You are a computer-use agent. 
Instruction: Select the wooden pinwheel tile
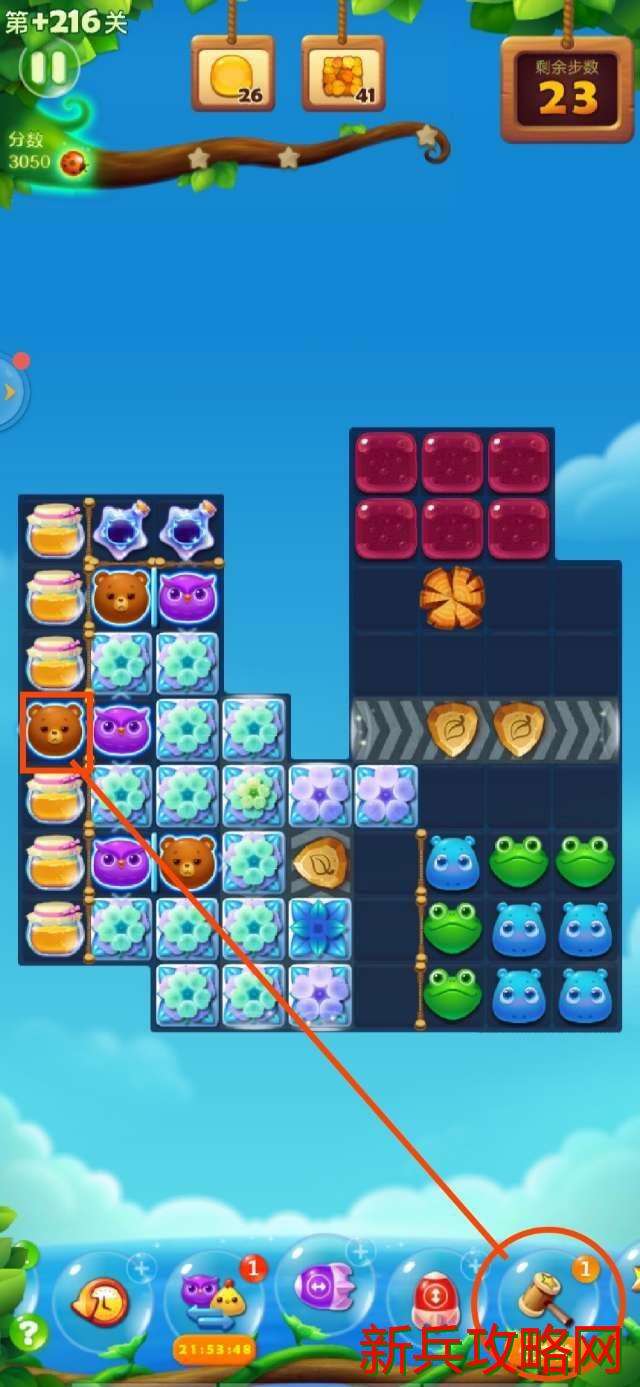click(452, 597)
